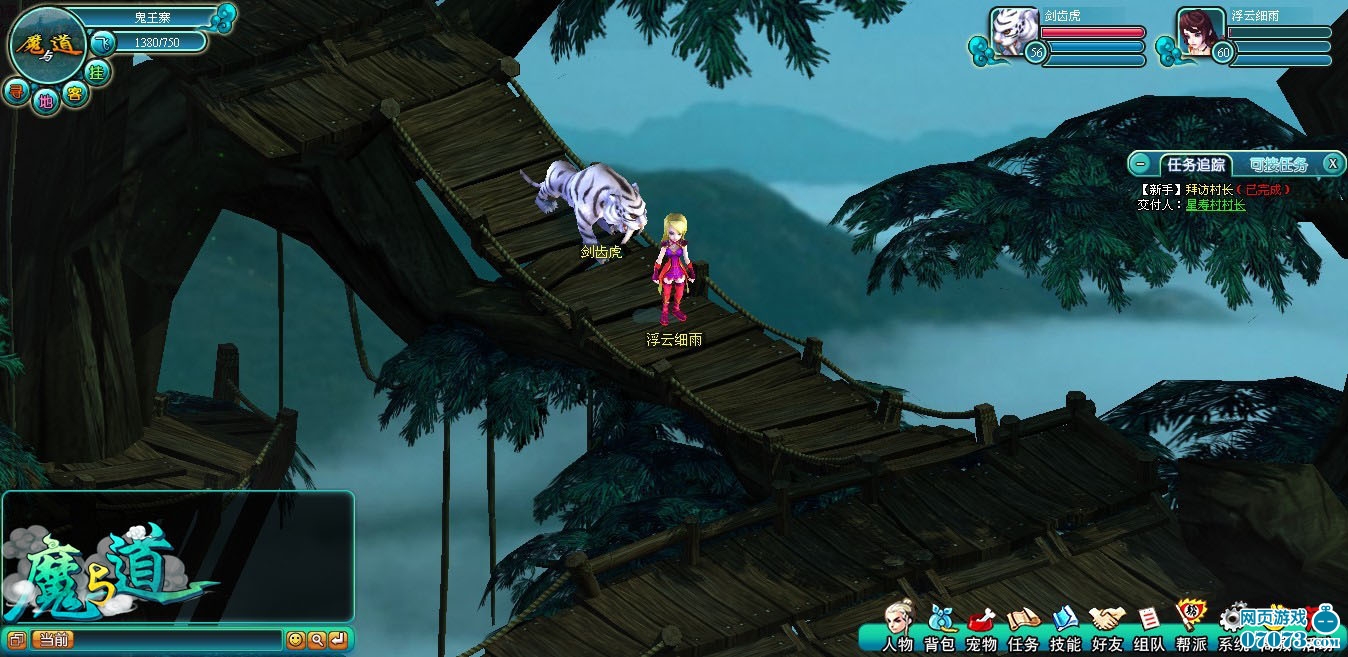The image size is (1348, 657).
Task: Open the 技能 skills book
Action: pyautogui.click(x=1065, y=627)
